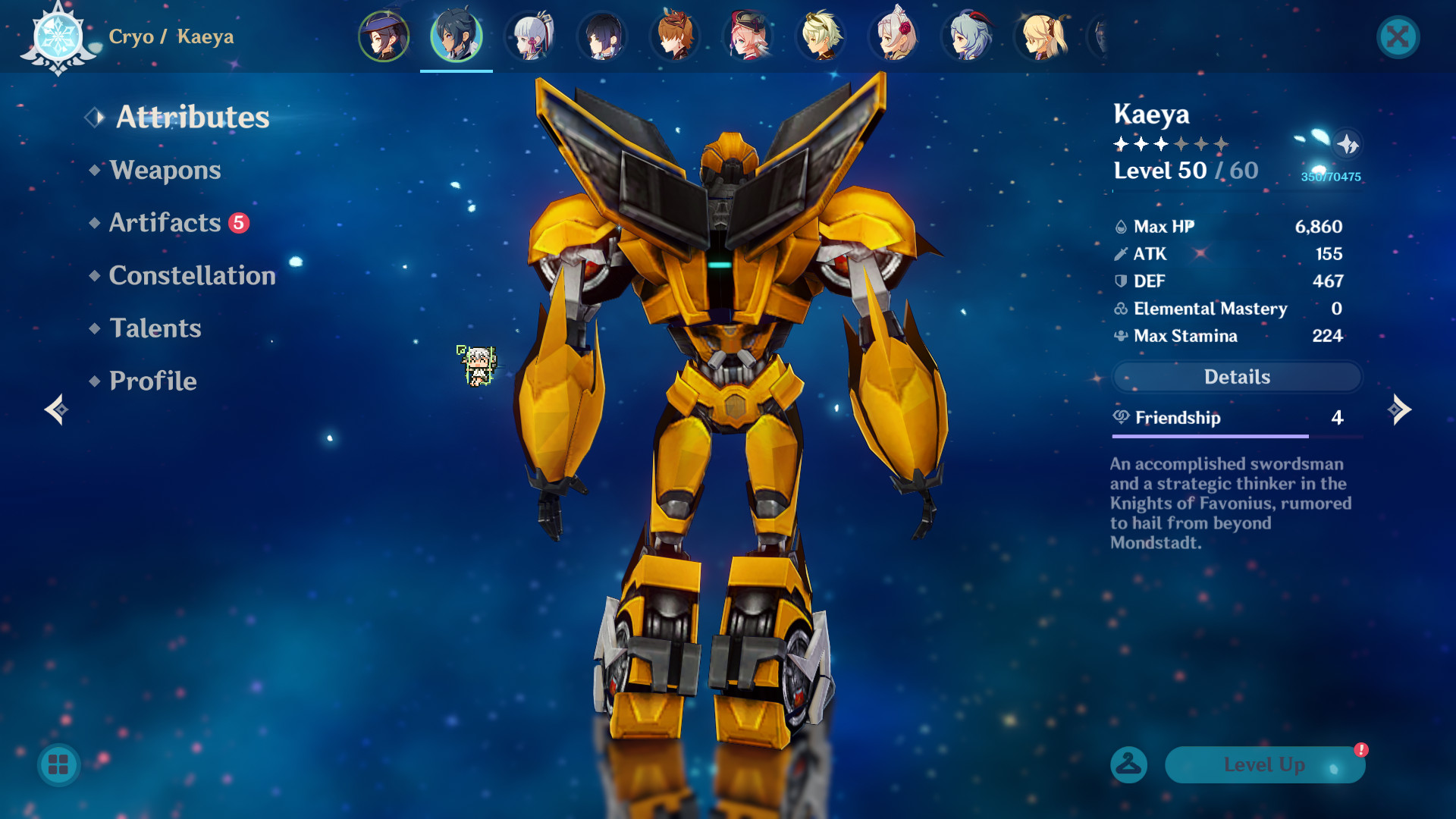Select the Talents menu entry

(155, 328)
